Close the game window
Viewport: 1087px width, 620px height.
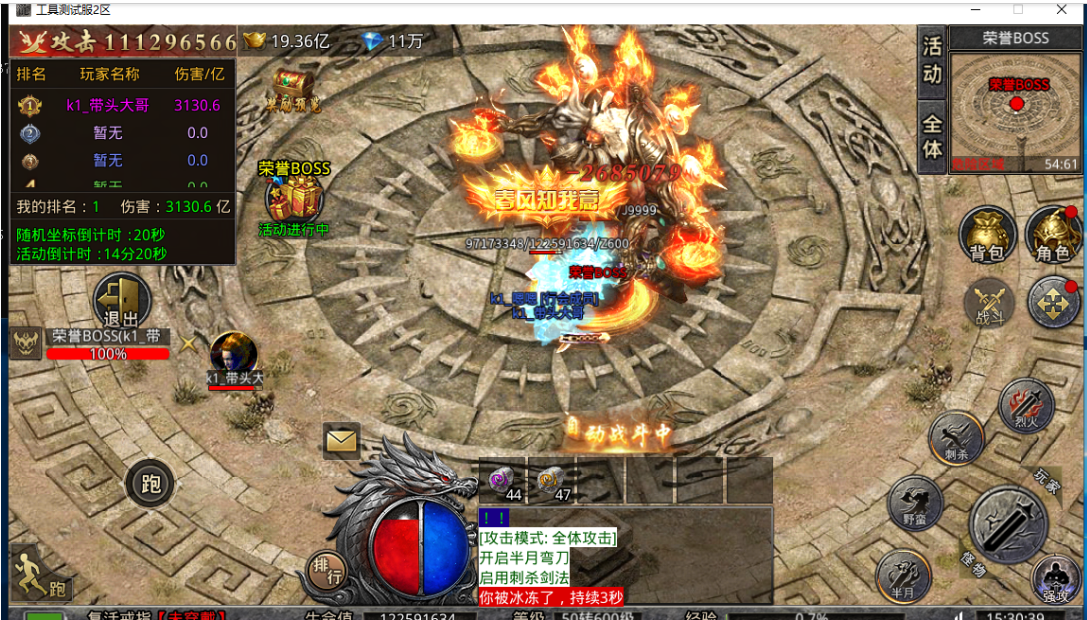tap(1059, 9)
